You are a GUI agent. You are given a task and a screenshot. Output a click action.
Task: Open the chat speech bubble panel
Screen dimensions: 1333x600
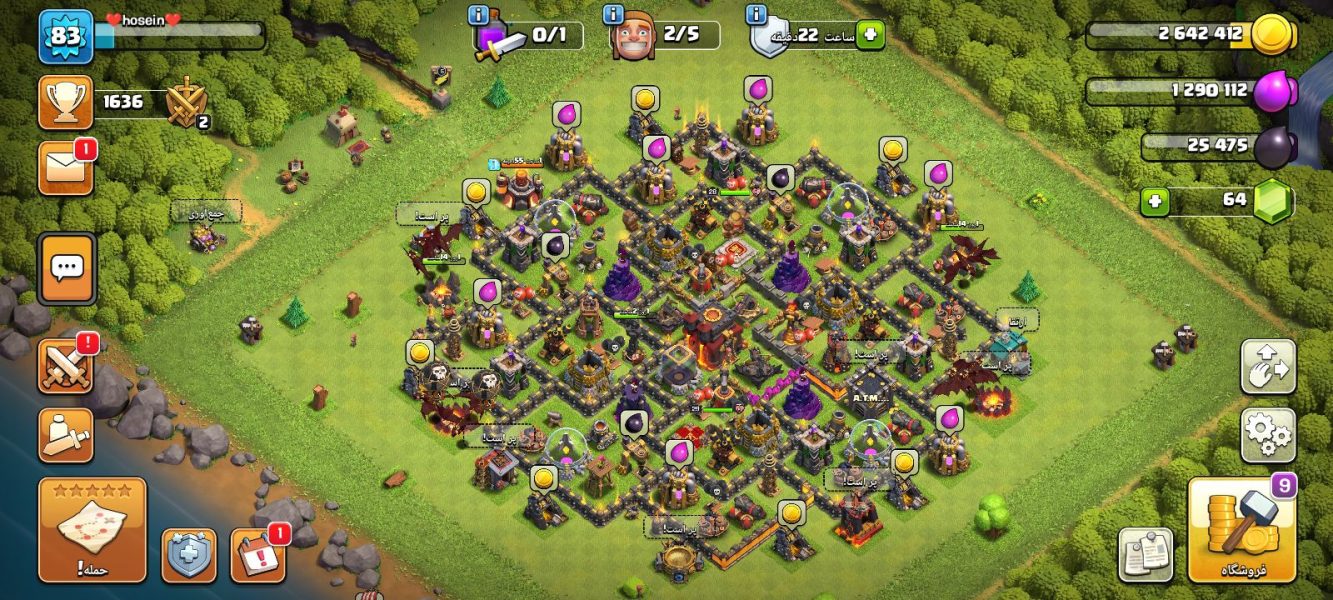coord(67,268)
